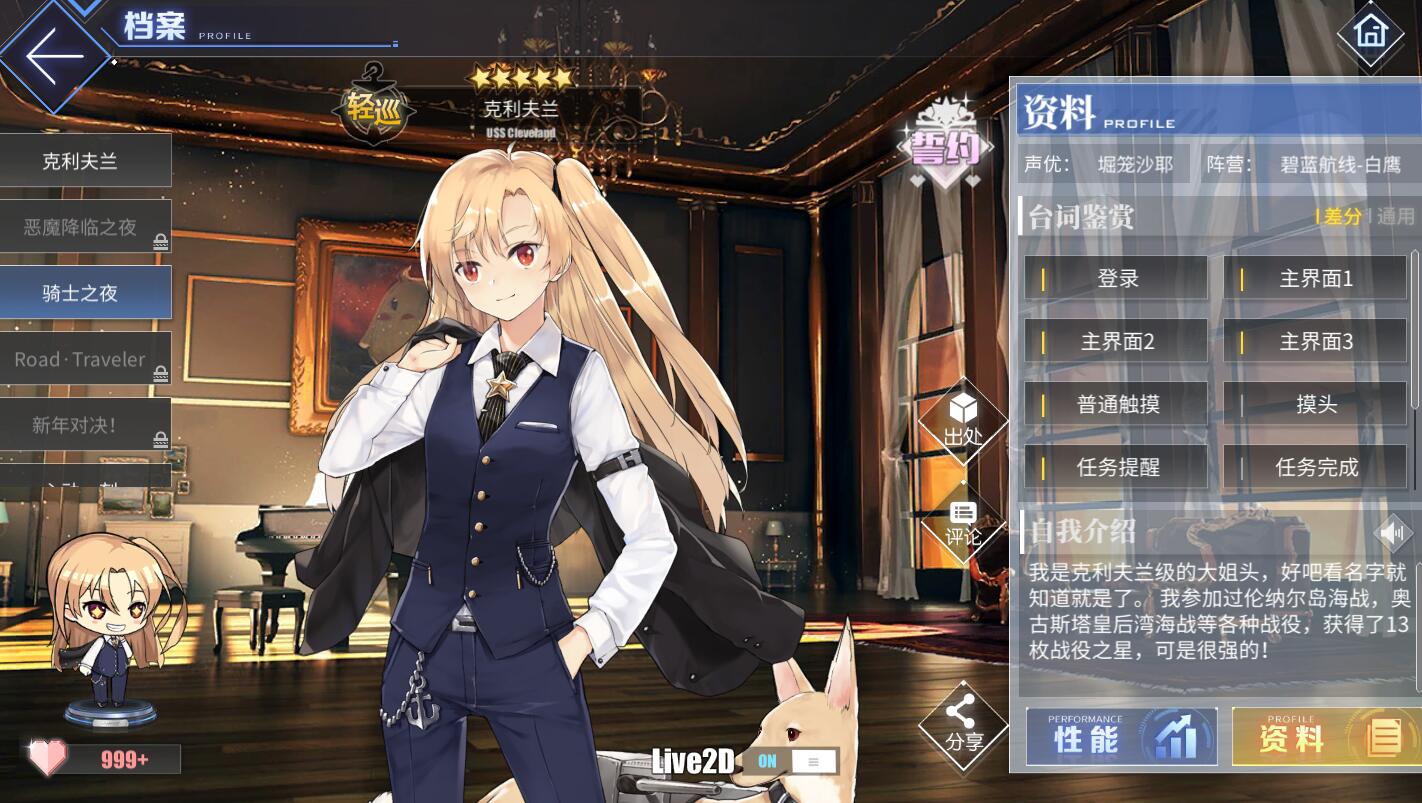Viewport: 1422px width, 803px height.
Task: Play the 任务完成 voice line
Action: pos(1314,467)
